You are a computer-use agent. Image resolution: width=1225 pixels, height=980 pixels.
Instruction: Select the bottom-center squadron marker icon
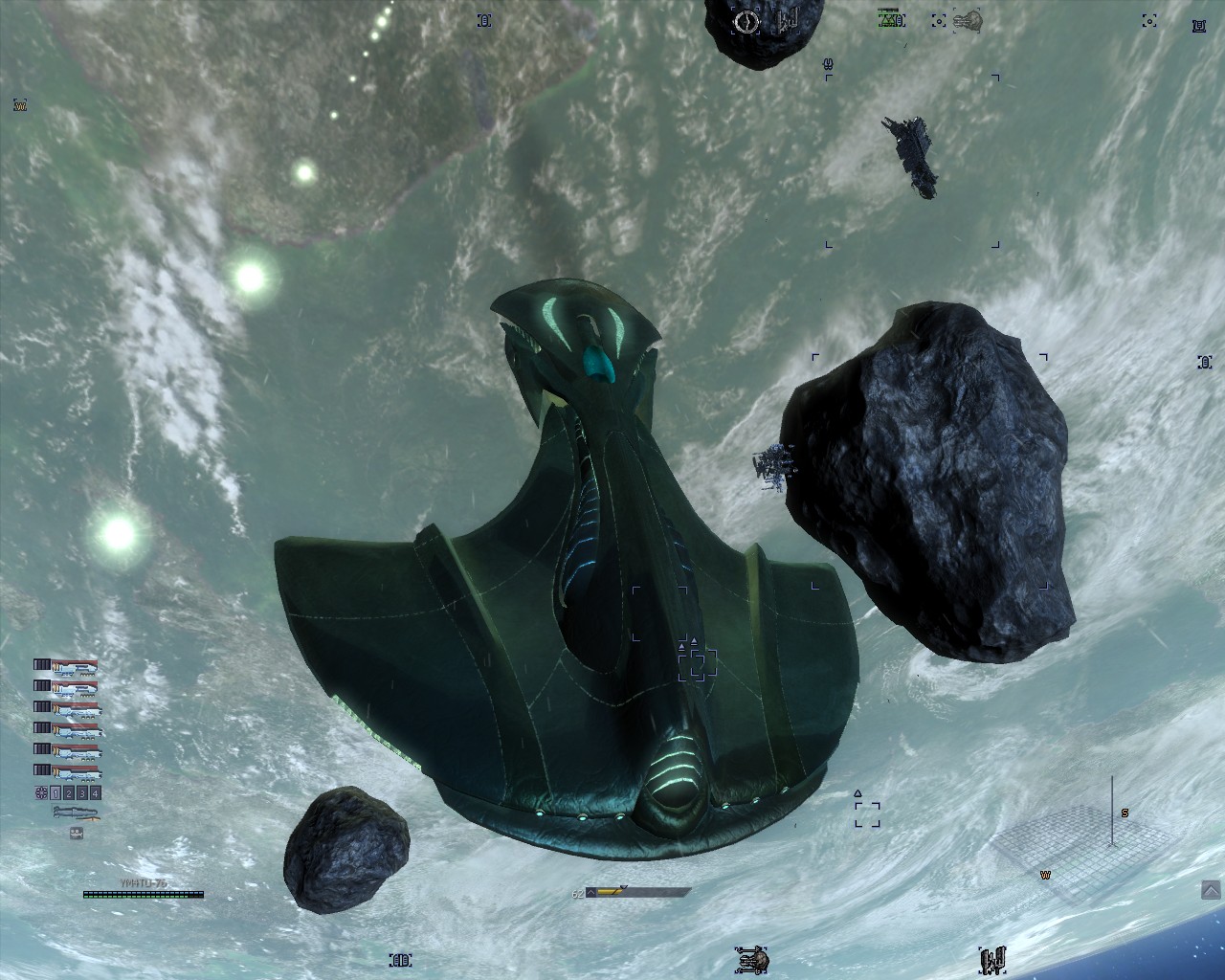(752, 958)
